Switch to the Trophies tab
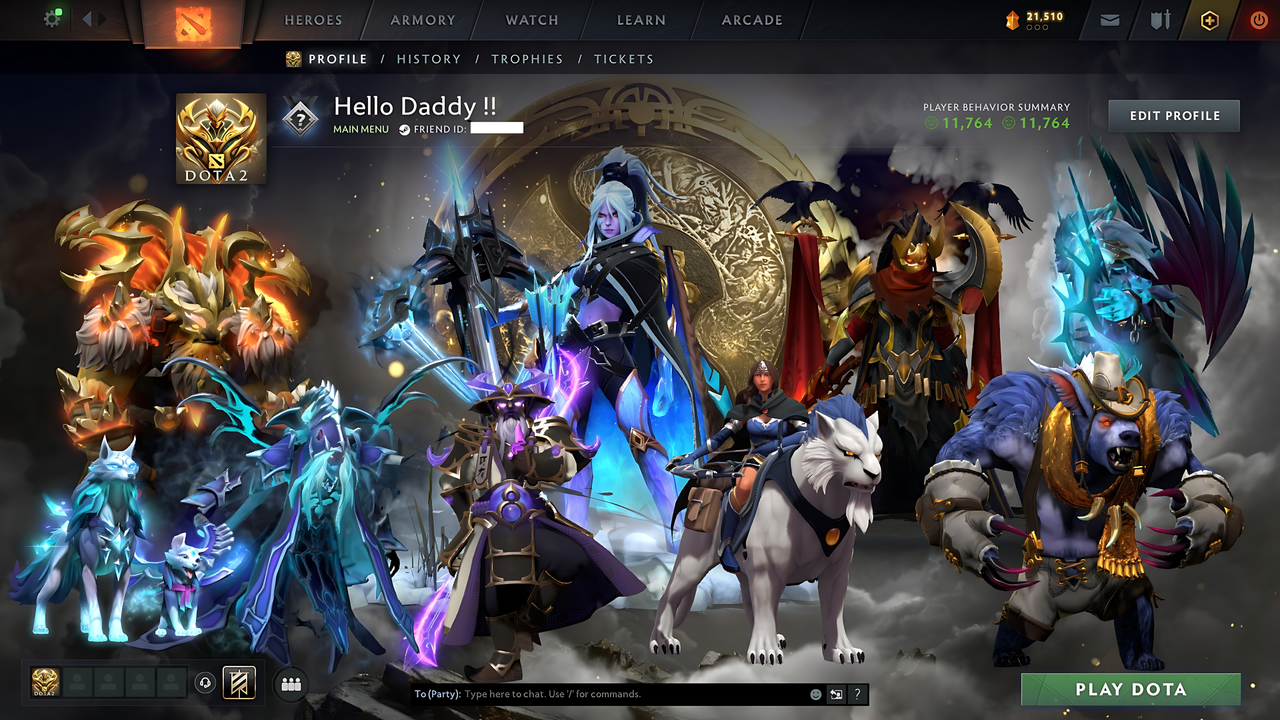Viewport: 1280px width, 720px height. point(528,59)
